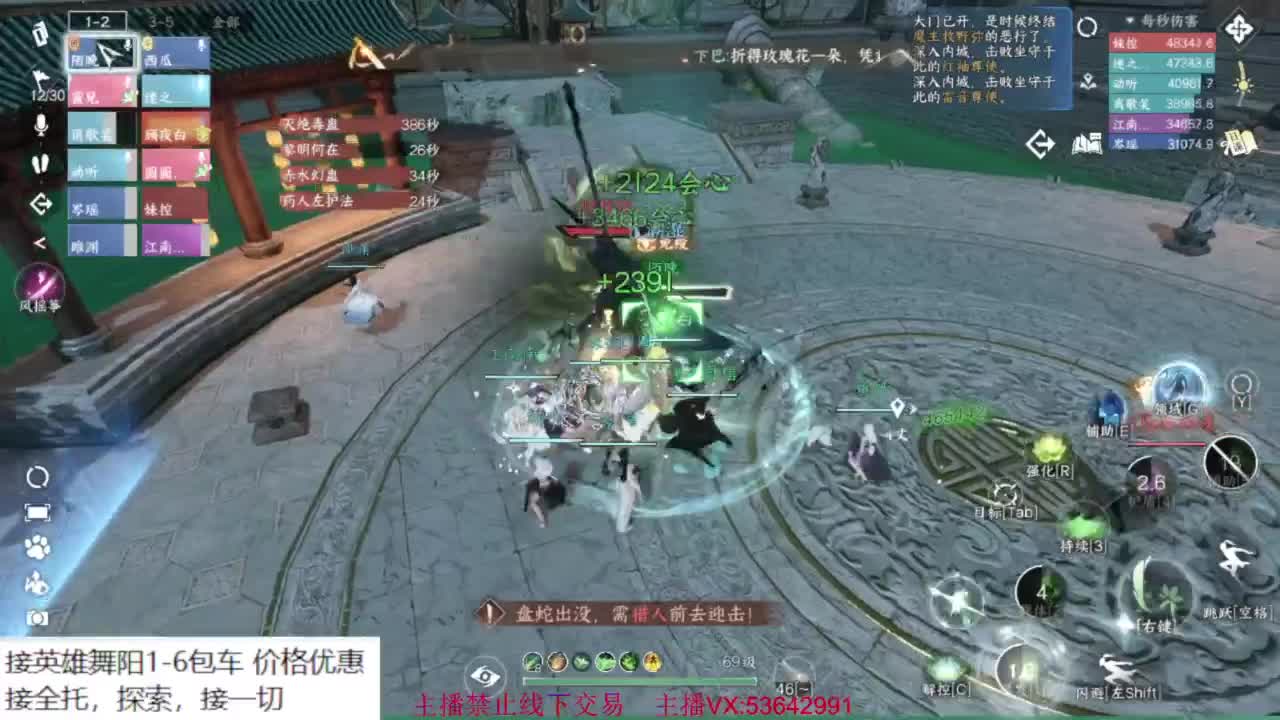Screen dimensions: 1280x720
Task: Toggle 西瓜's voice indicator icon
Action: pos(200,45)
